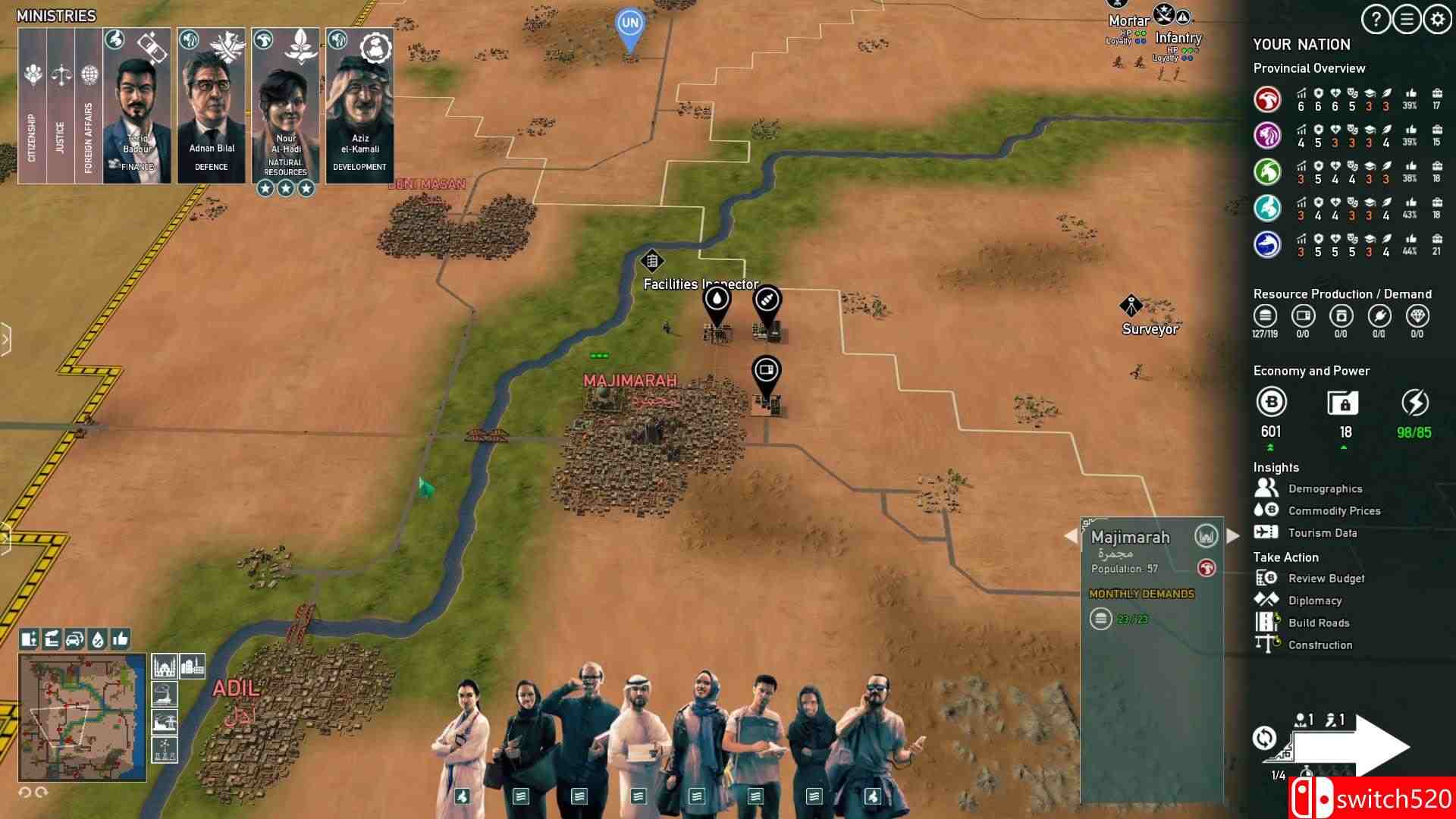Toggle the water overlay on the minimap

(x=97, y=639)
